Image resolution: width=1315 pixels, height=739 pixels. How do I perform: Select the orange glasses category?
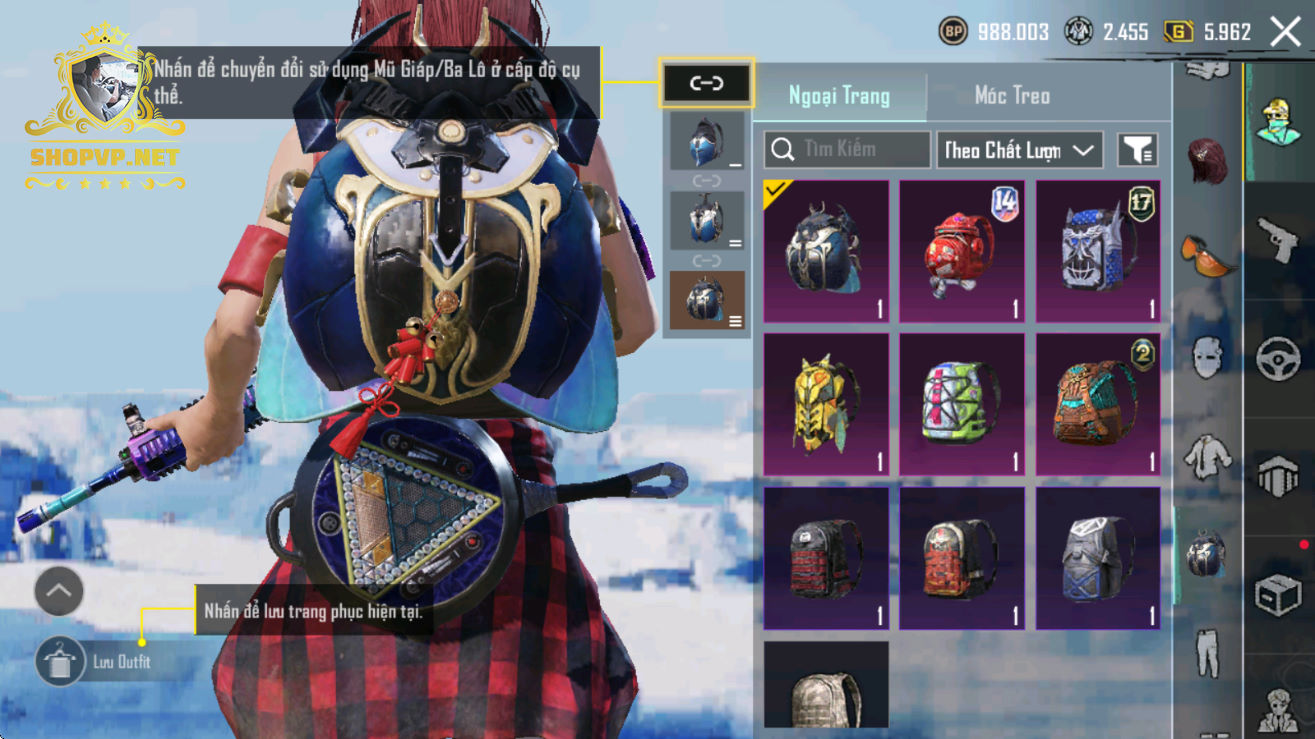click(1208, 255)
